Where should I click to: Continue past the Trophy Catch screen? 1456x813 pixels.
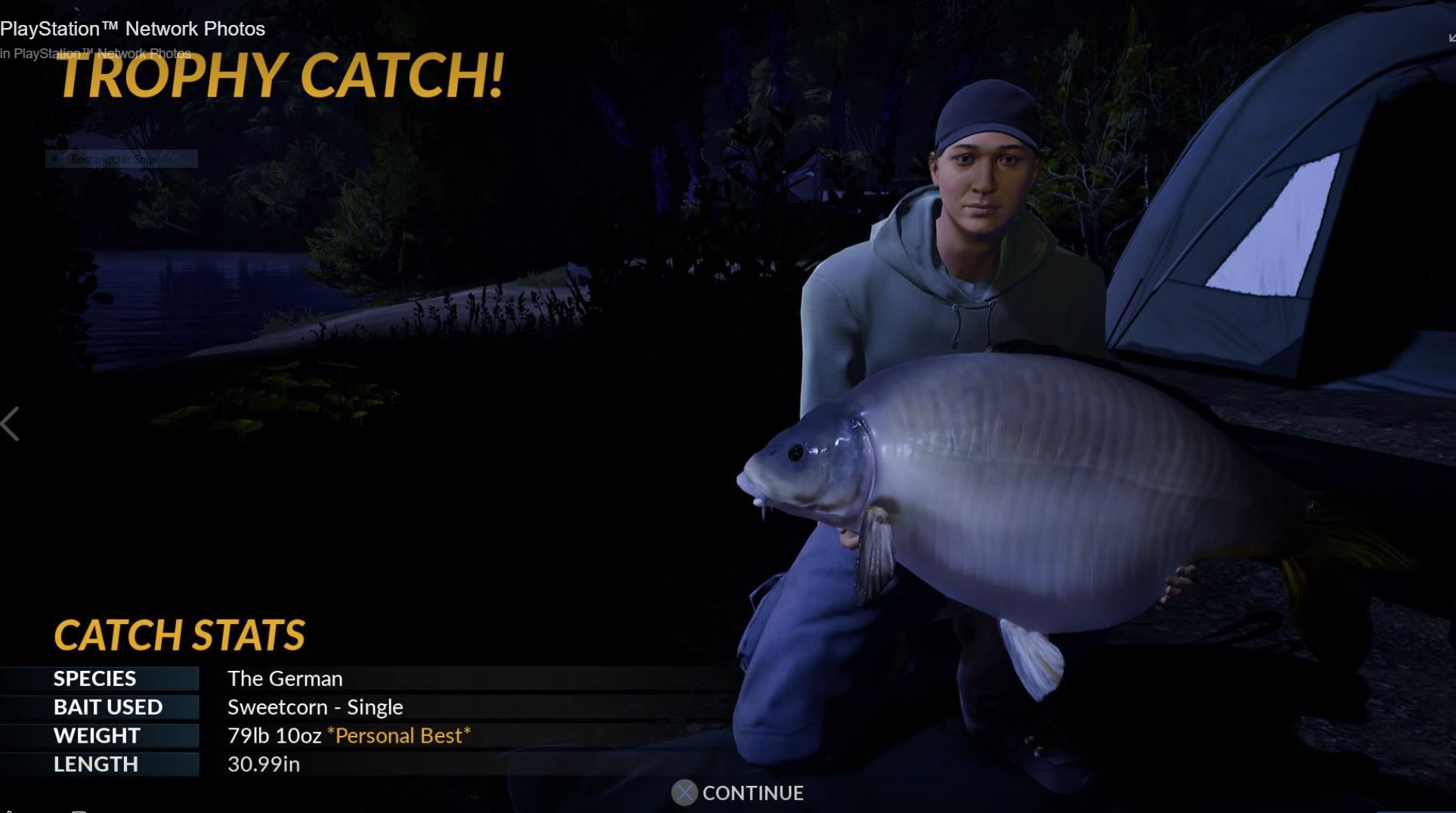tap(737, 793)
